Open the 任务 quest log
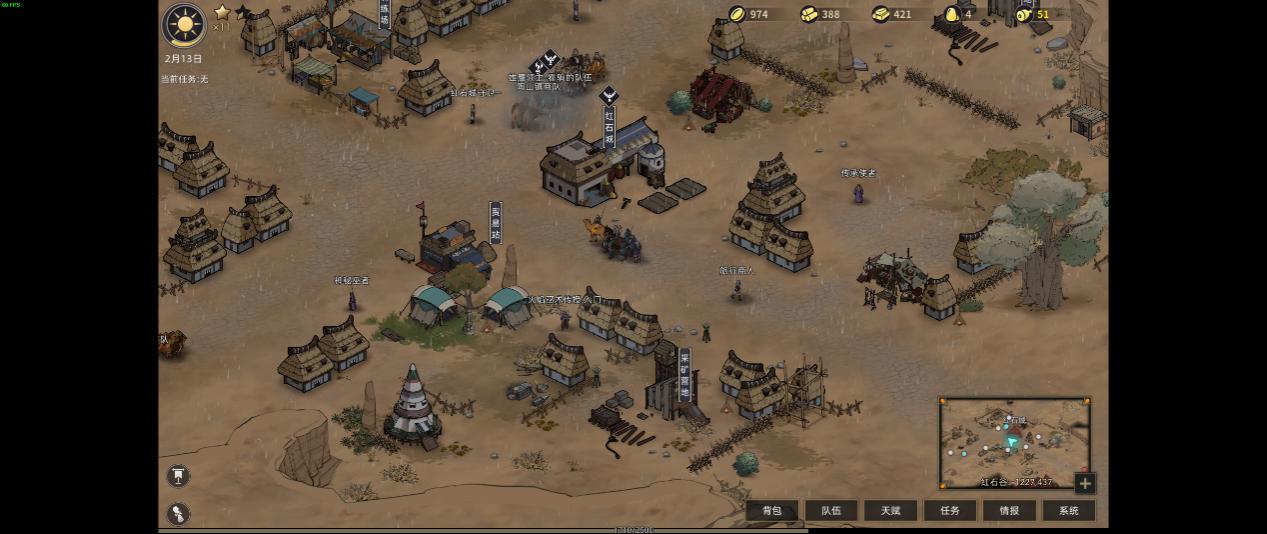The image size is (1267, 534). [950, 511]
